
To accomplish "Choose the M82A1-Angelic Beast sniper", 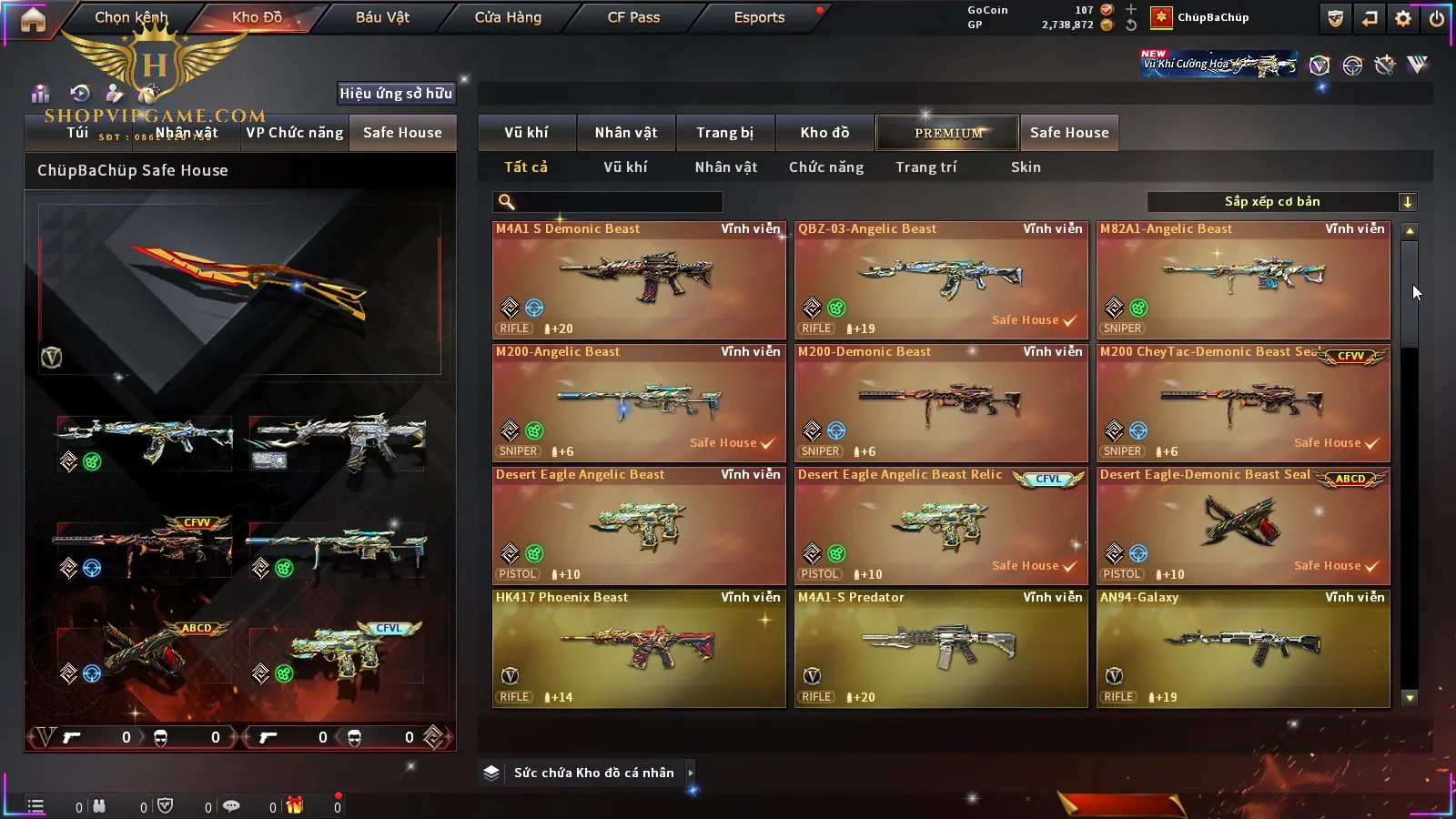I will click(1243, 280).
